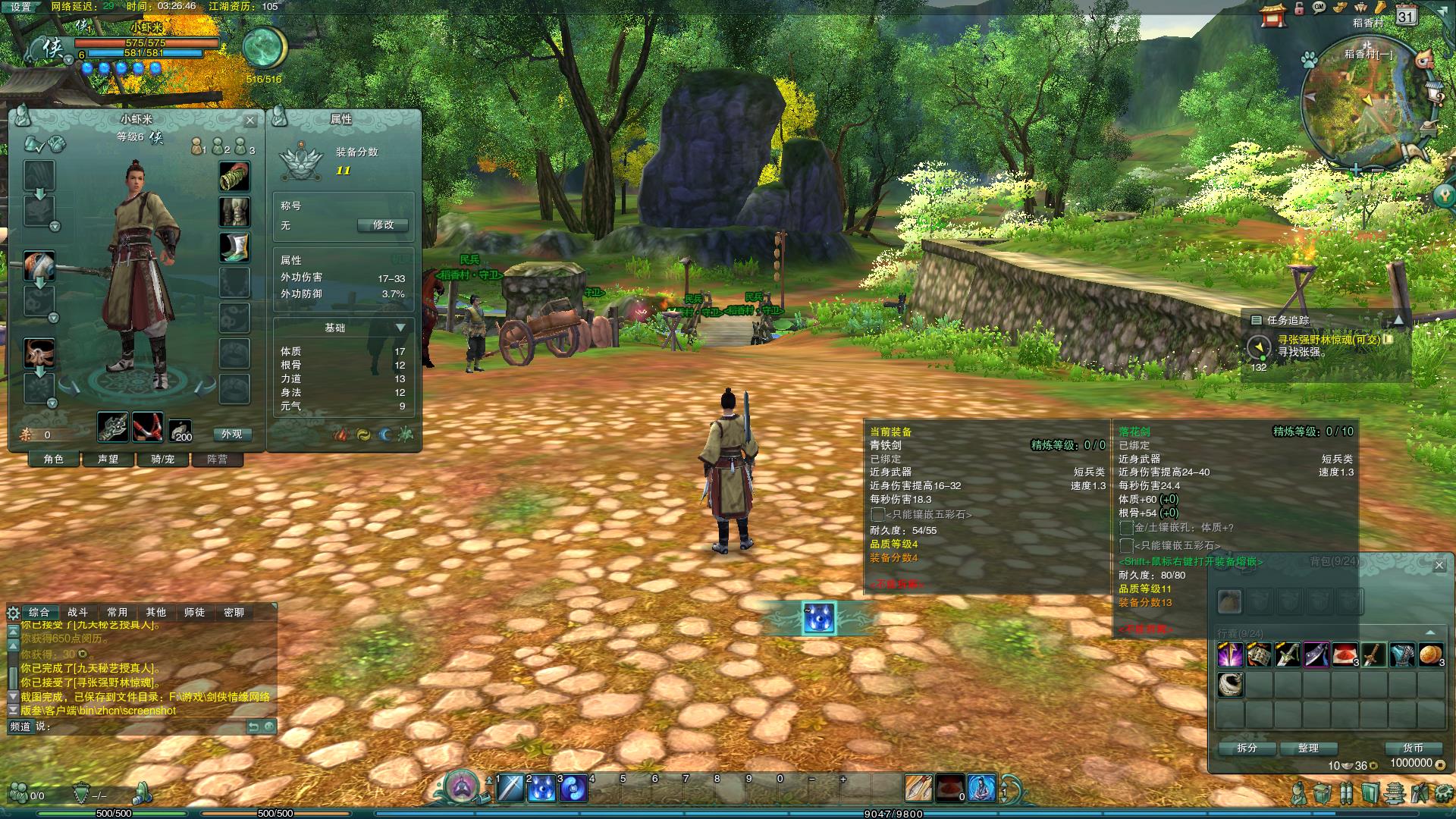Image resolution: width=1456 pixels, height=819 pixels.
Task: Open the 设置 settings menu
Action: [x=20, y=7]
